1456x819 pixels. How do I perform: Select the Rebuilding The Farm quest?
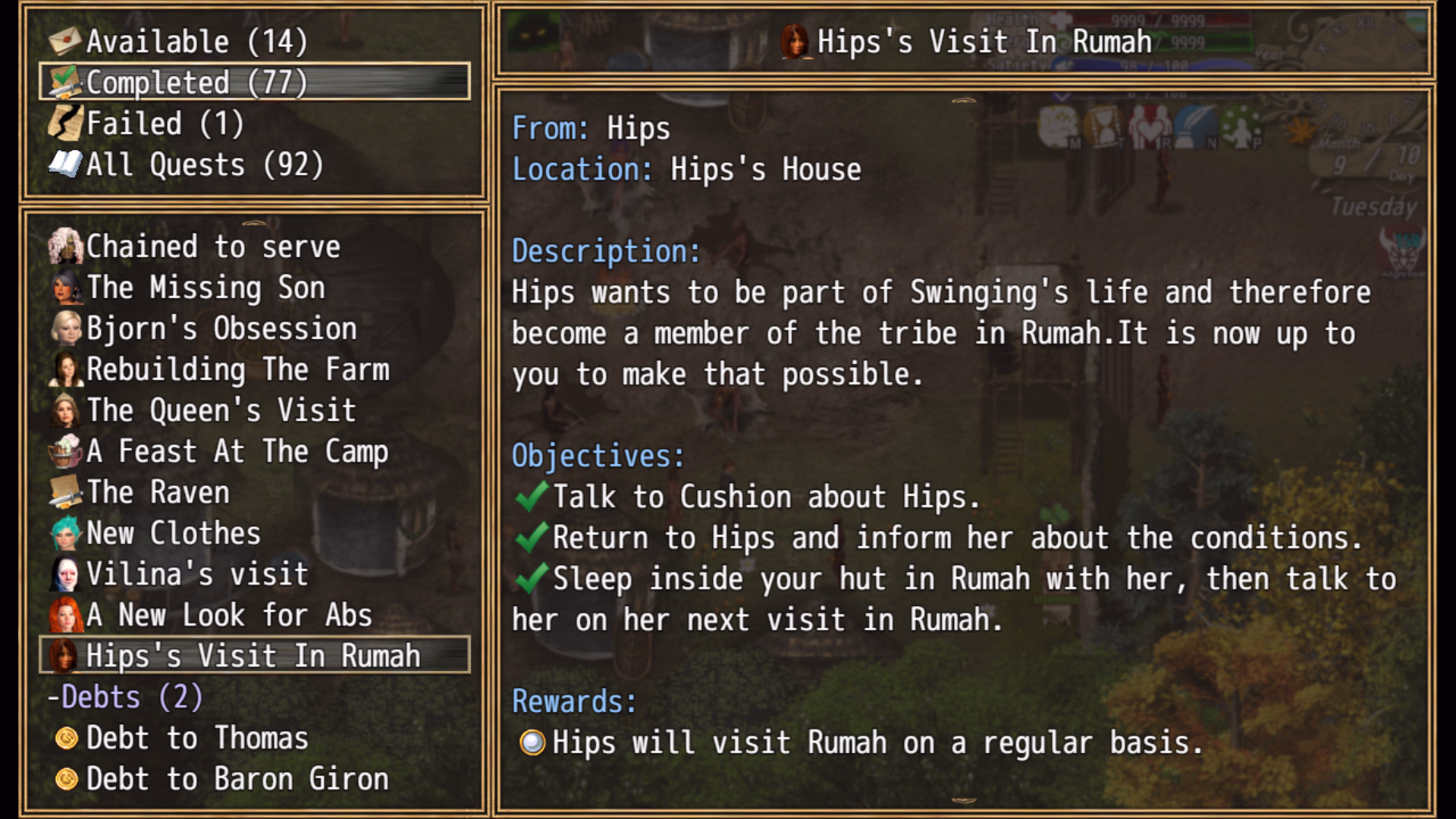coord(237,369)
